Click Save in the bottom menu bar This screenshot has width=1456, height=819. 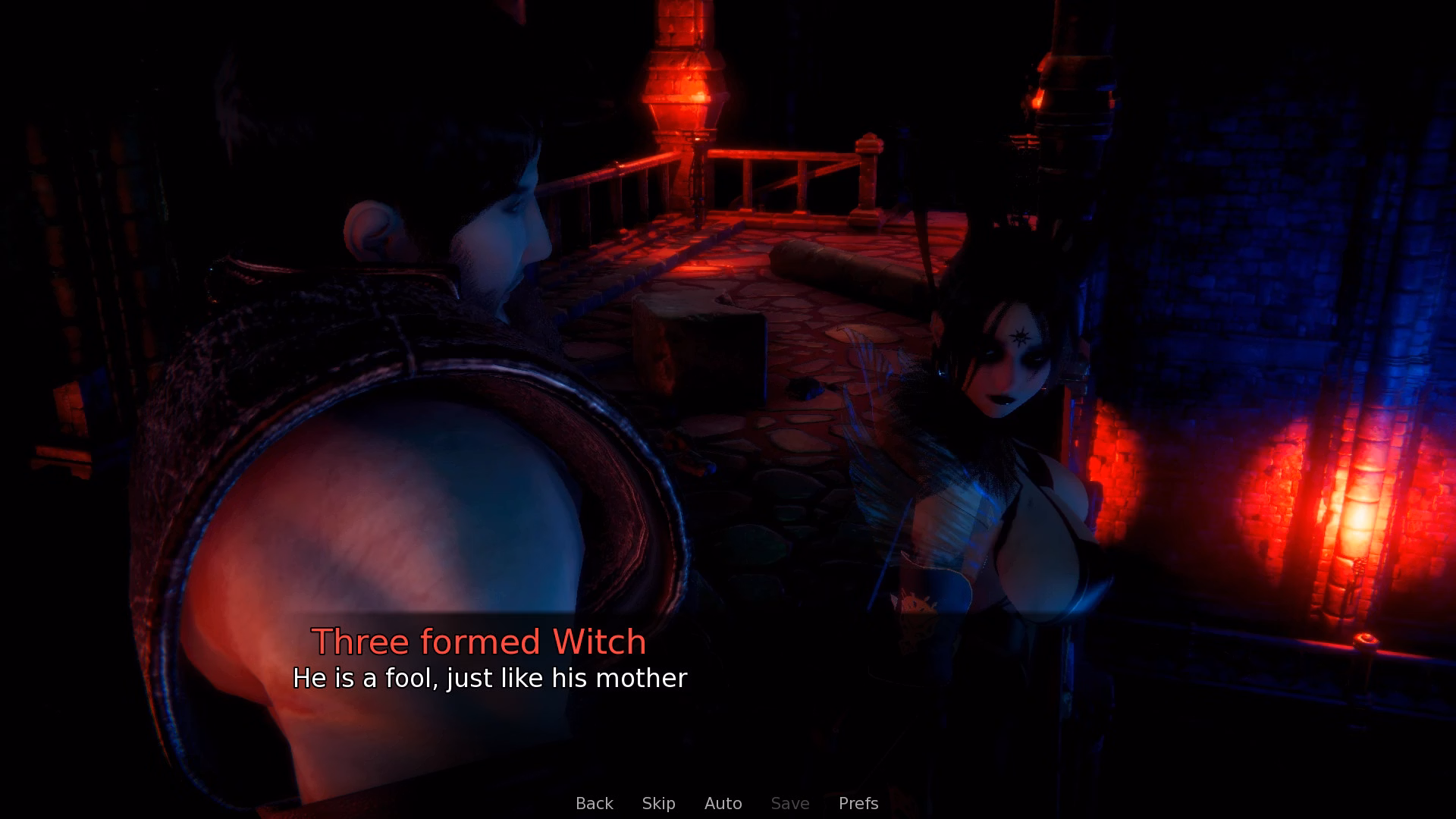[x=789, y=803]
